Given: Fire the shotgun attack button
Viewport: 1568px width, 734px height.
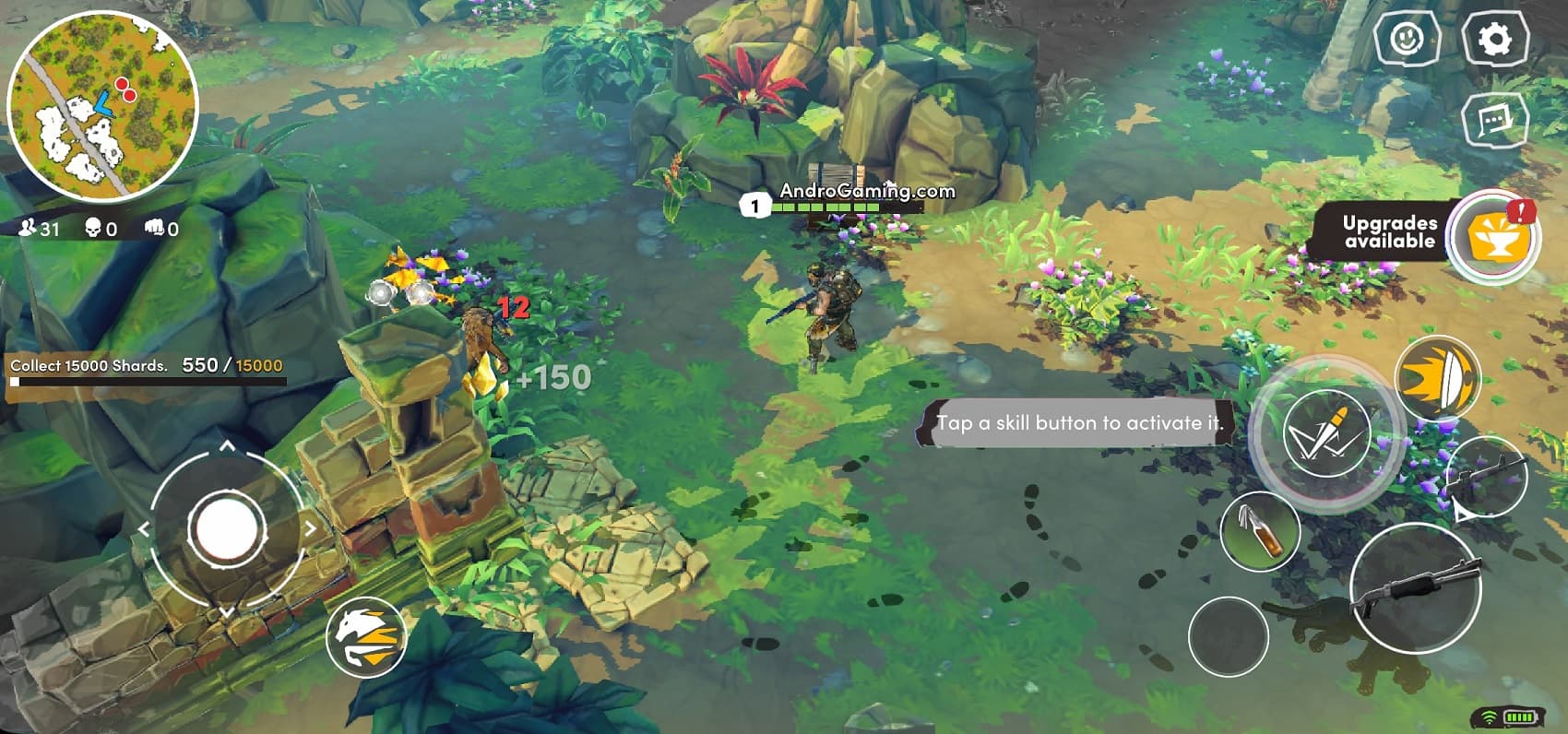Looking at the screenshot, I should 1414,588.
